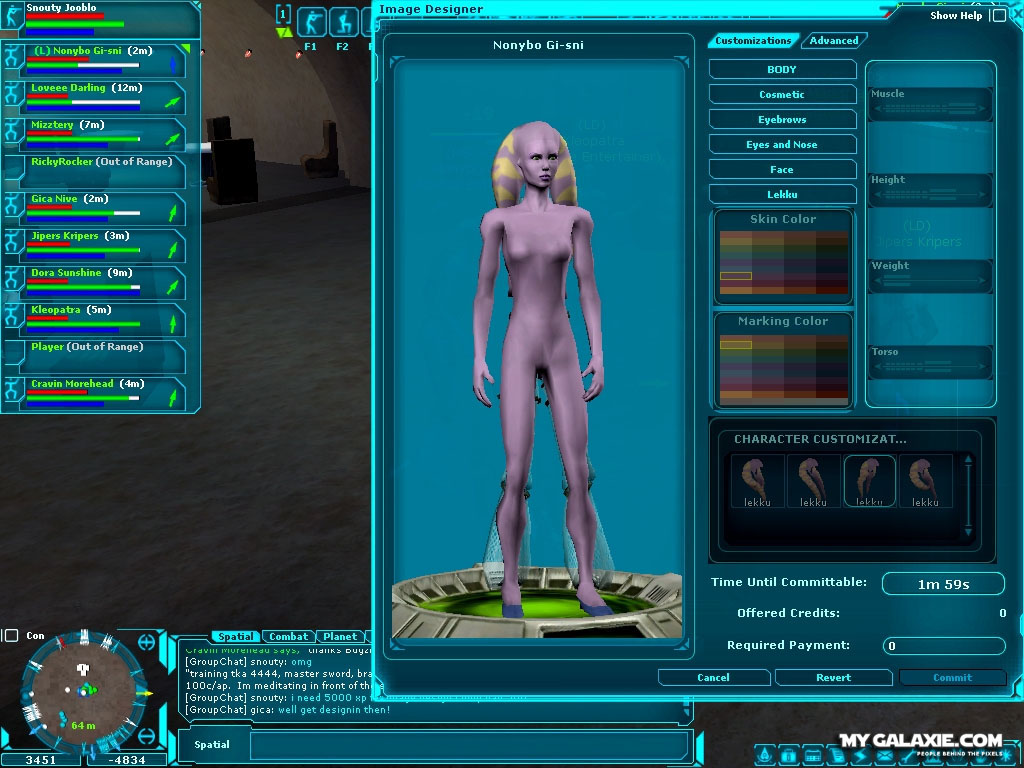Open the BODY customization category
Screen dimensions: 1024x768
pyautogui.click(x=782, y=70)
